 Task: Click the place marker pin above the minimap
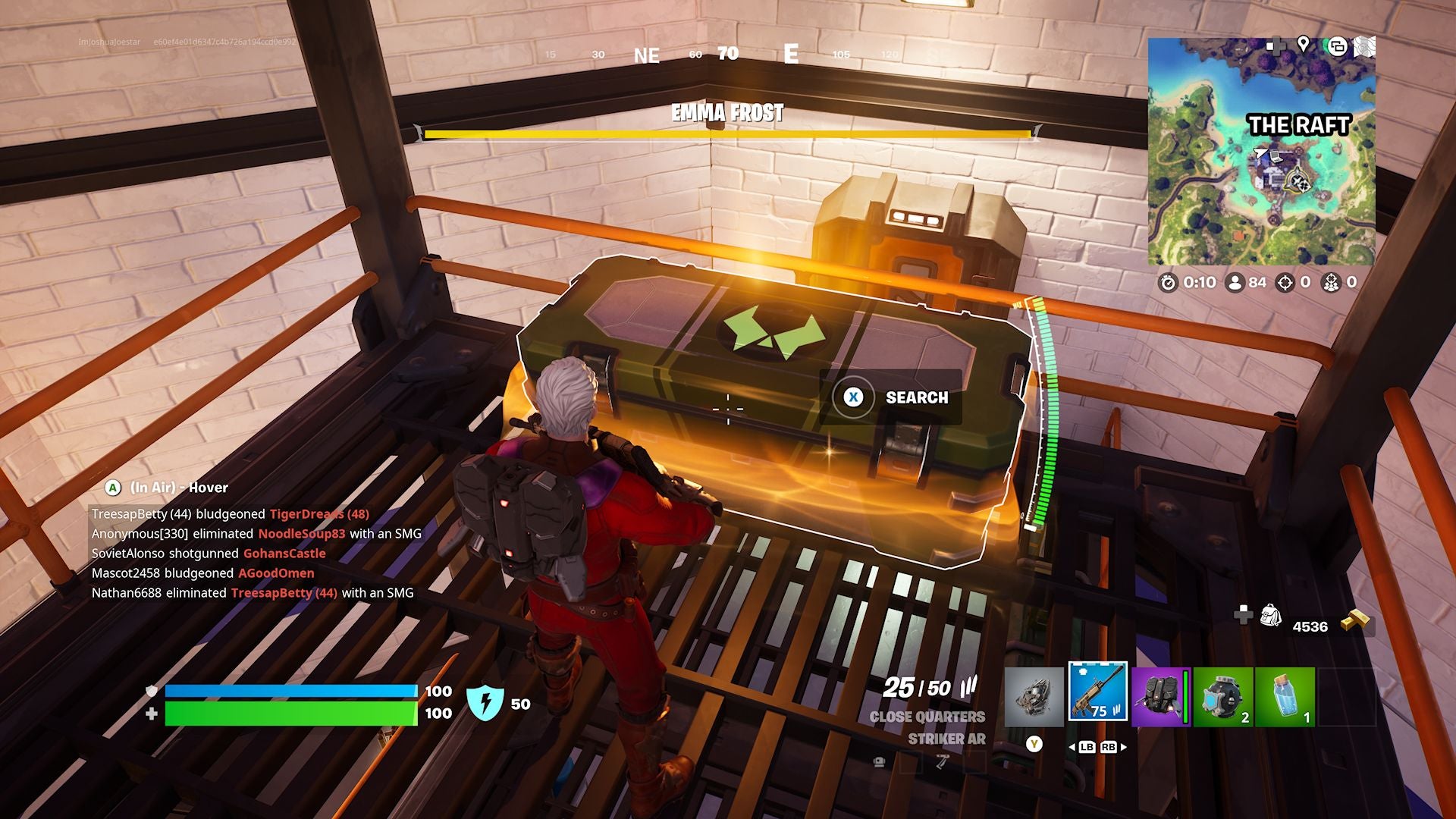(x=1304, y=44)
